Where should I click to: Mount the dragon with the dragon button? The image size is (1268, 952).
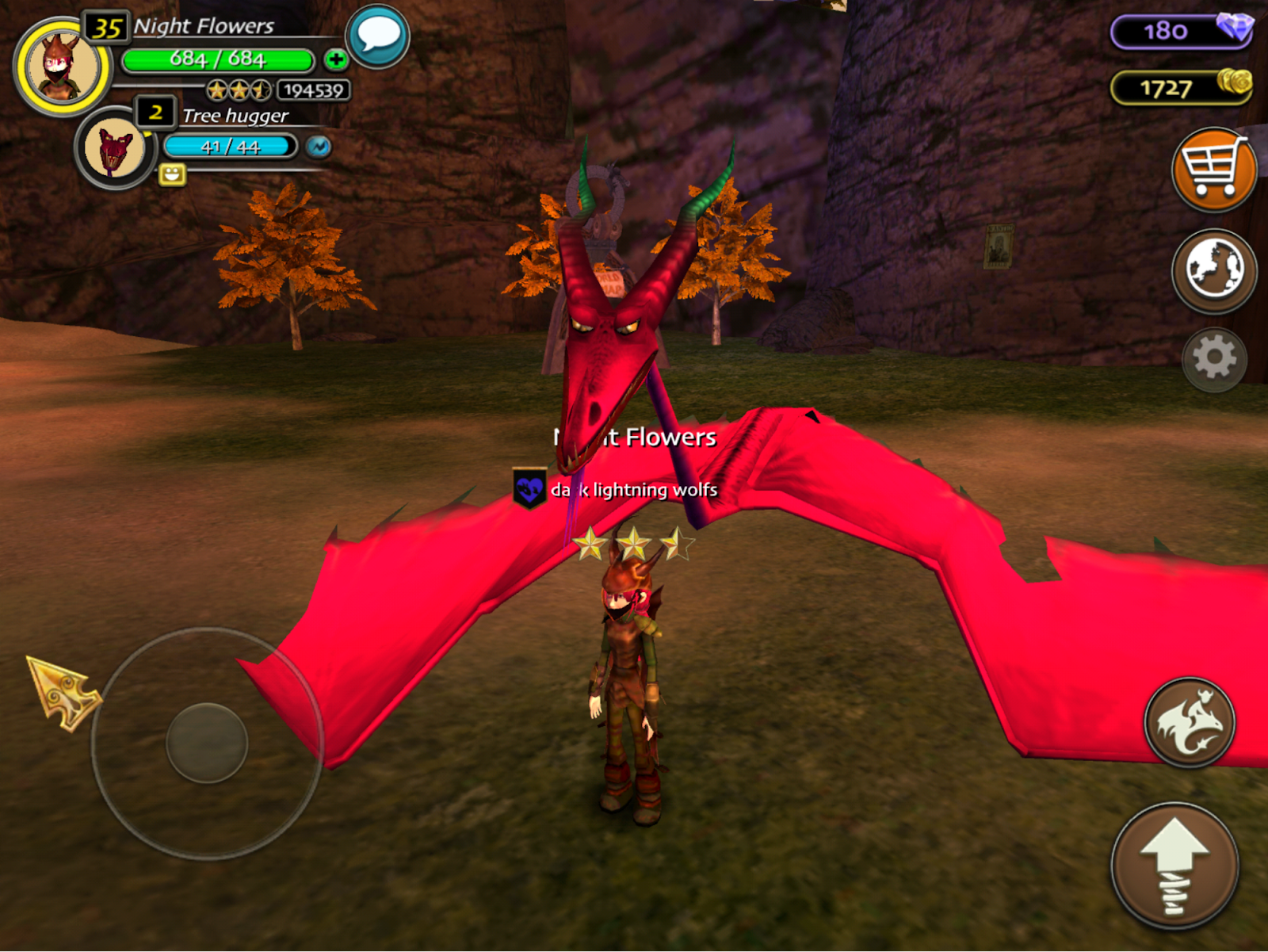(1189, 722)
